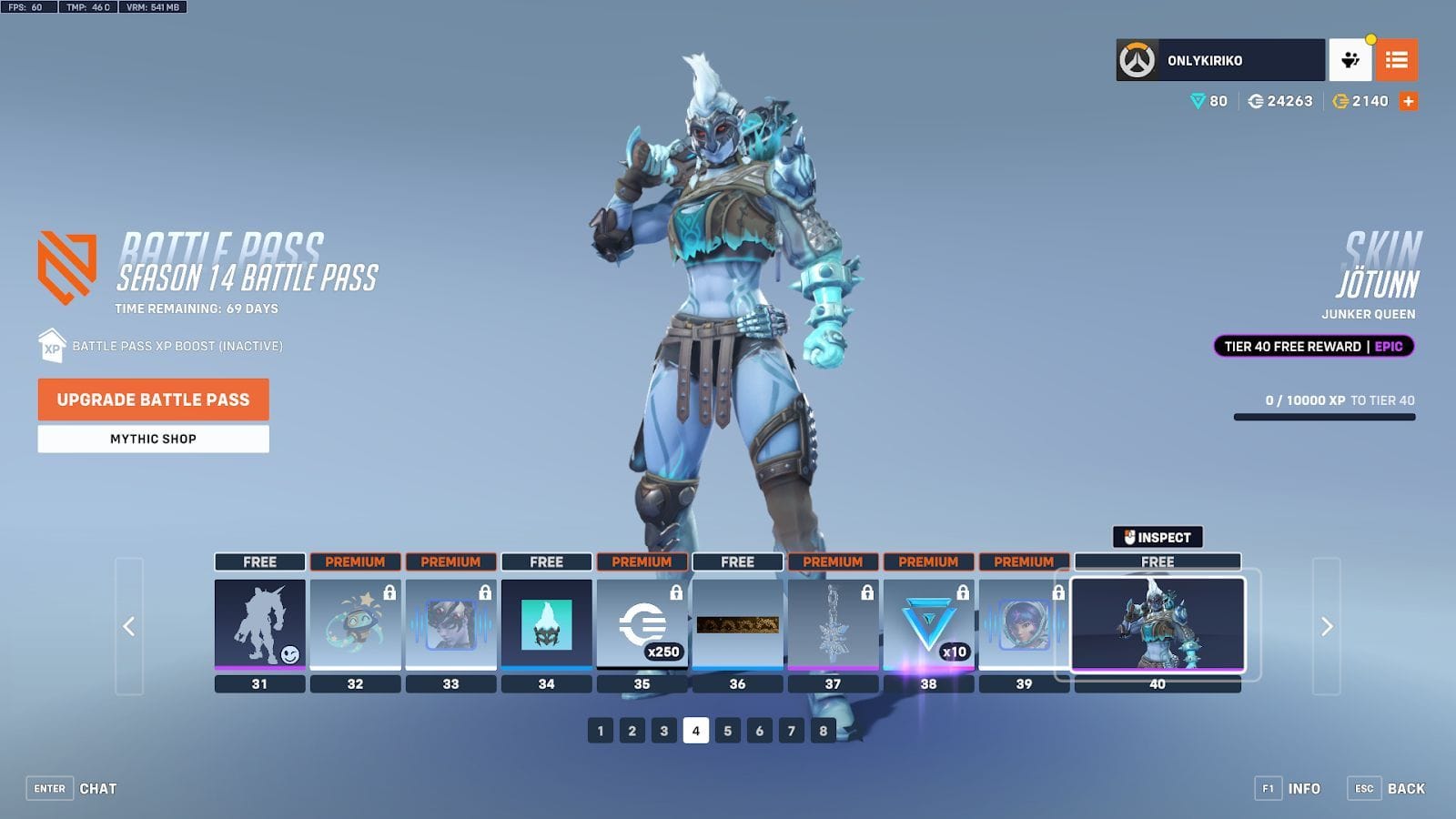The height and width of the screenshot is (819, 1456).
Task: Open the main menu via the orange list icon
Action: 1398,60
